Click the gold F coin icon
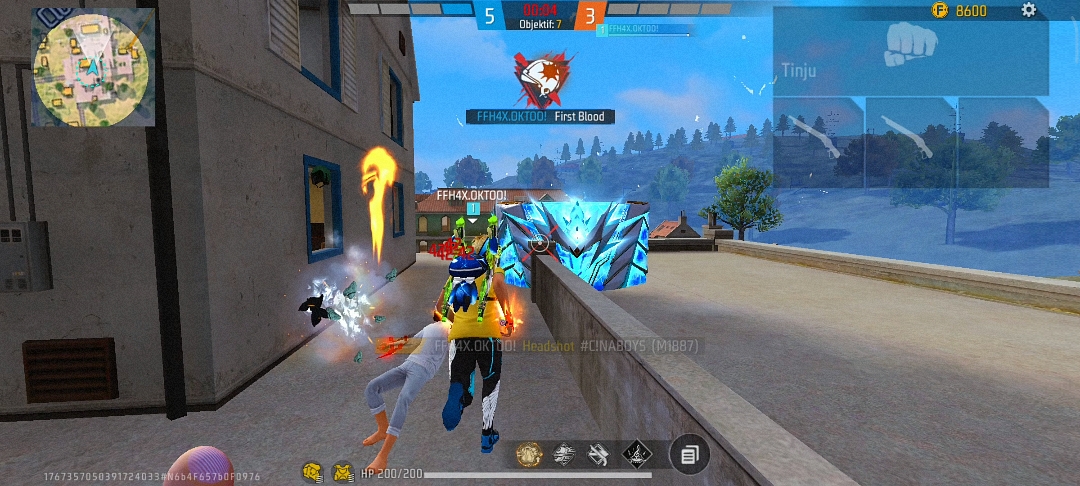1080x486 pixels. 939,10
